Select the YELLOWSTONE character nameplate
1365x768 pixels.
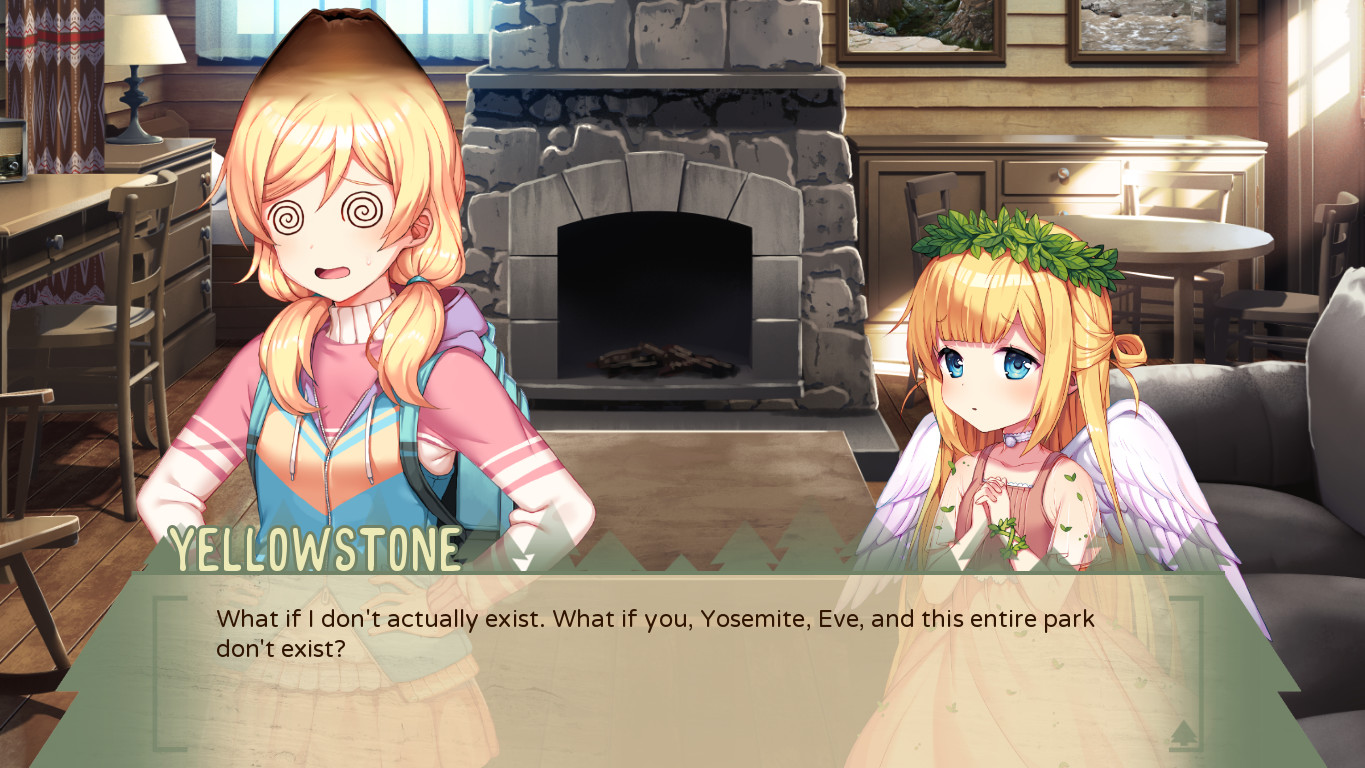coord(315,548)
